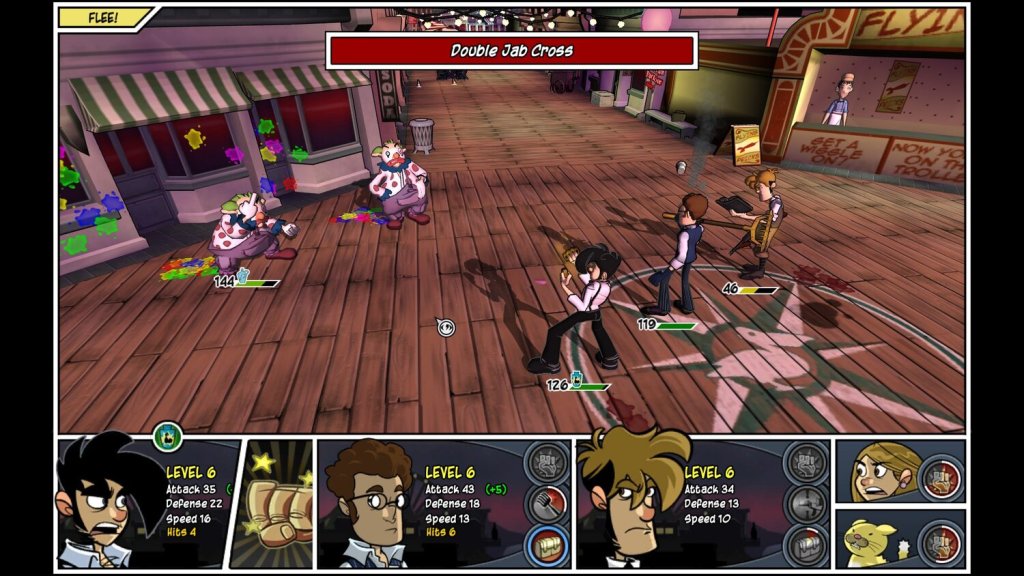This screenshot has height=576, width=1024.
Task: Choose the glasses character's hammer ability icon
Action: coord(546,504)
